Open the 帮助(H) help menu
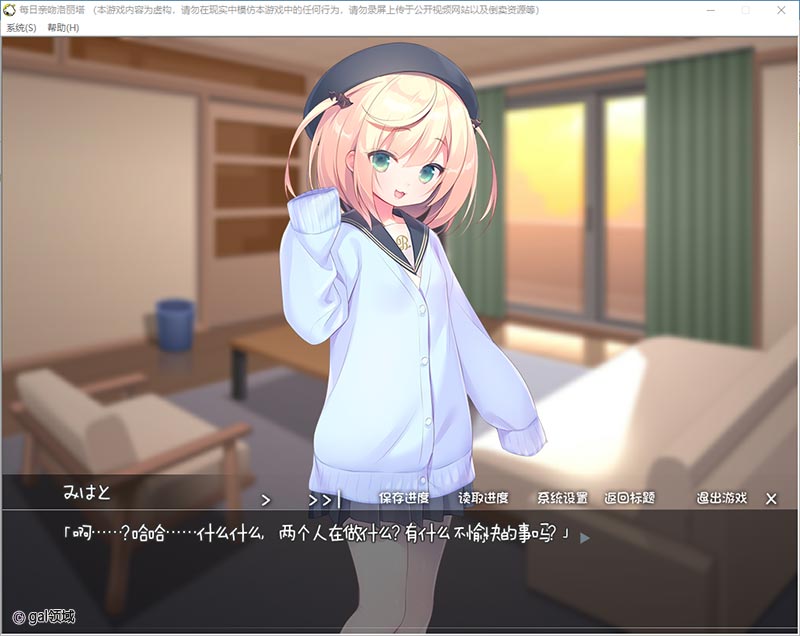The image size is (800, 636). (x=63, y=27)
